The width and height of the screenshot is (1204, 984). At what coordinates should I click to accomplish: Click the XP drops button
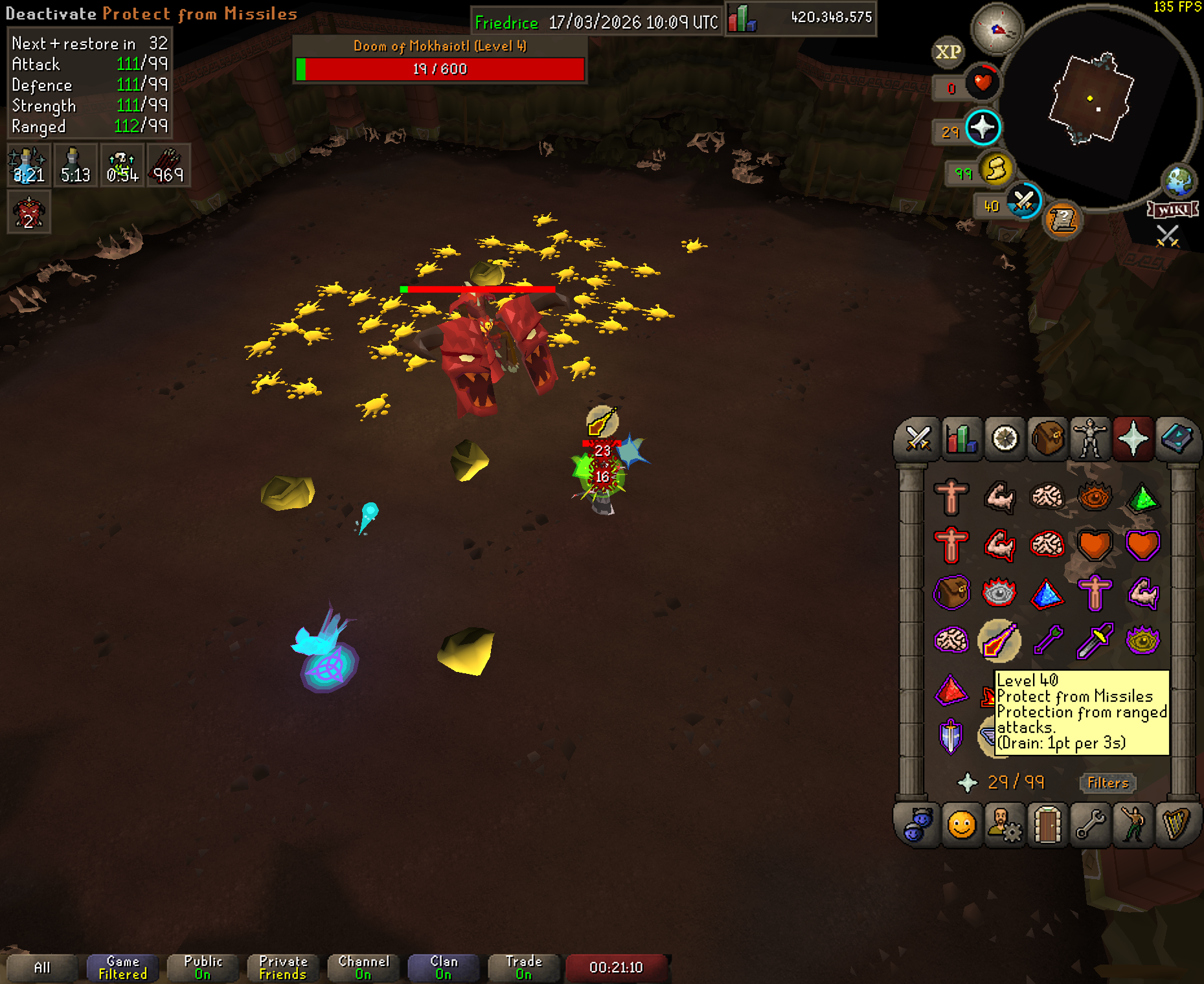click(948, 52)
